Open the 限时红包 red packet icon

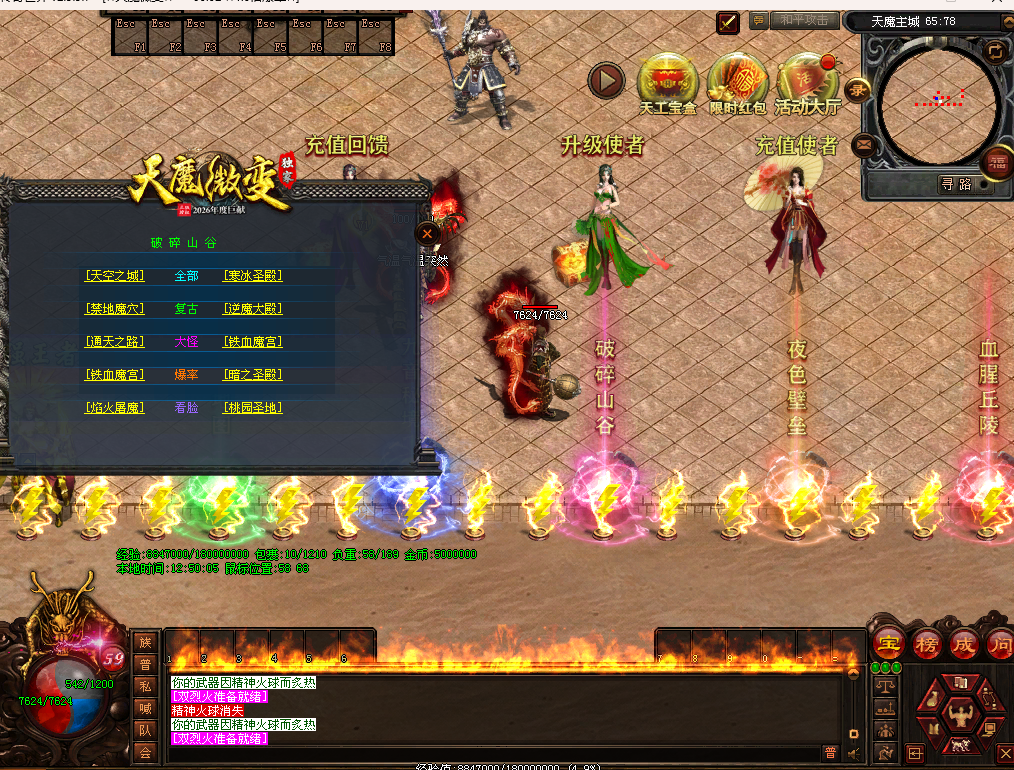pyautogui.click(x=737, y=81)
